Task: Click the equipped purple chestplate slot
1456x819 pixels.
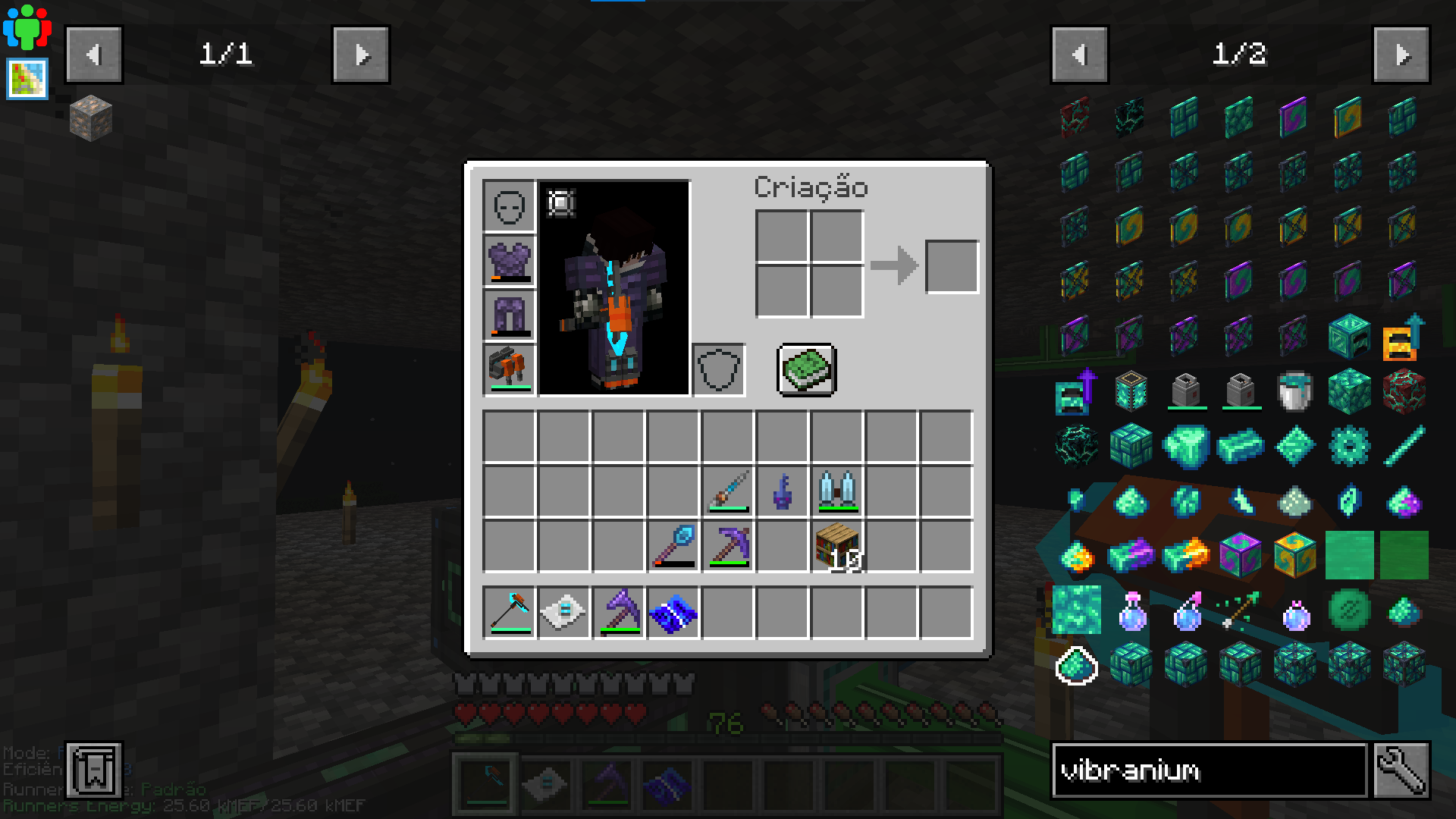Action: click(x=508, y=260)
